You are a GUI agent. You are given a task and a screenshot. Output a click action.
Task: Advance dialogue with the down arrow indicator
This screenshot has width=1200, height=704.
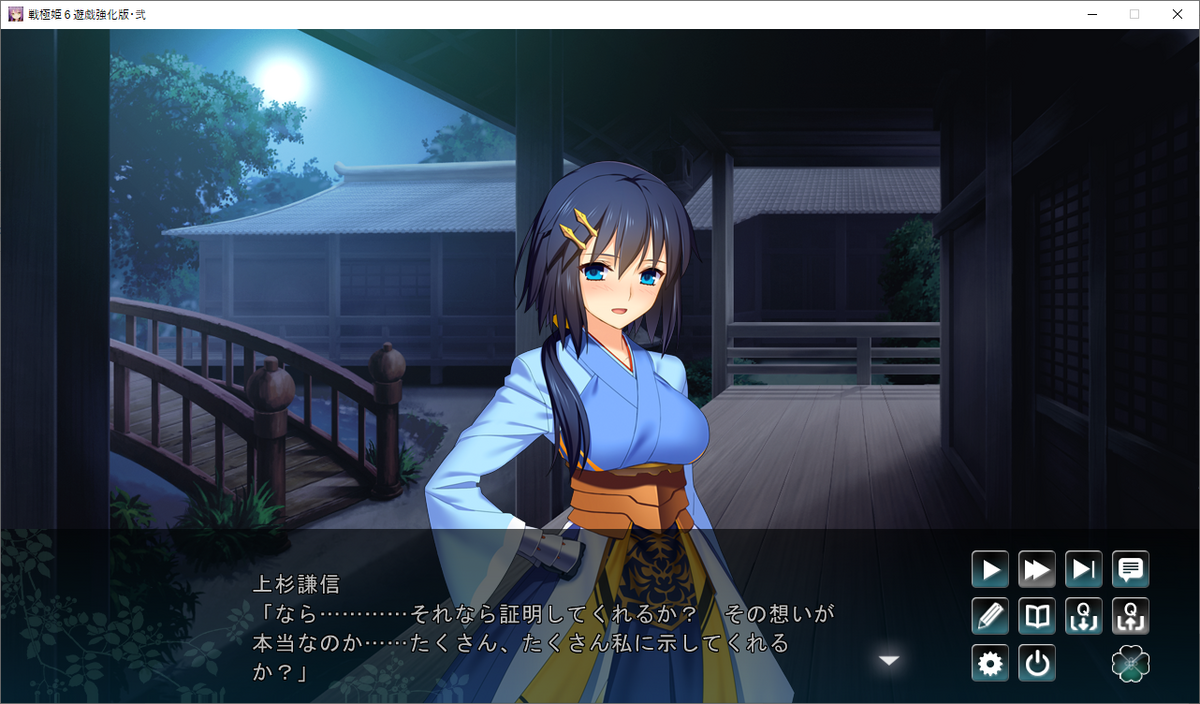[889, 660]
